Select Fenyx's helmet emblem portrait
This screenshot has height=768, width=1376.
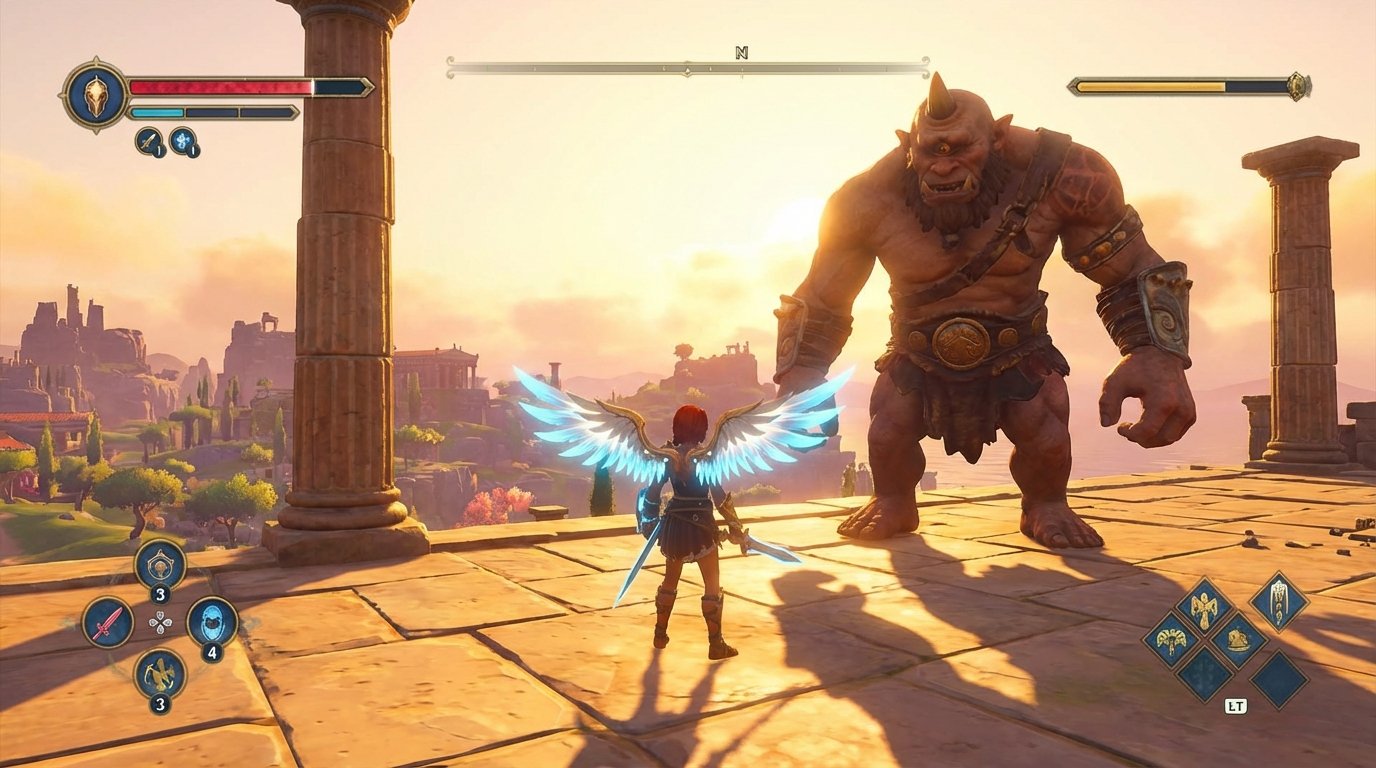pyautogui.click(x=95, y=97)
